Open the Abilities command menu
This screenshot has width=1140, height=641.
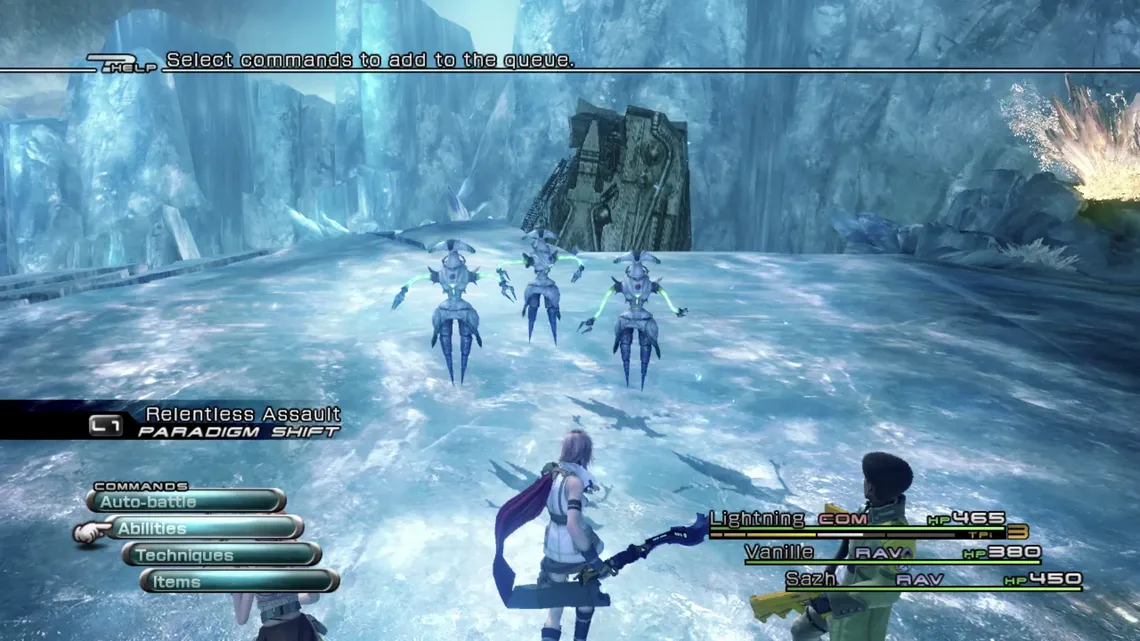click(204, 528)
